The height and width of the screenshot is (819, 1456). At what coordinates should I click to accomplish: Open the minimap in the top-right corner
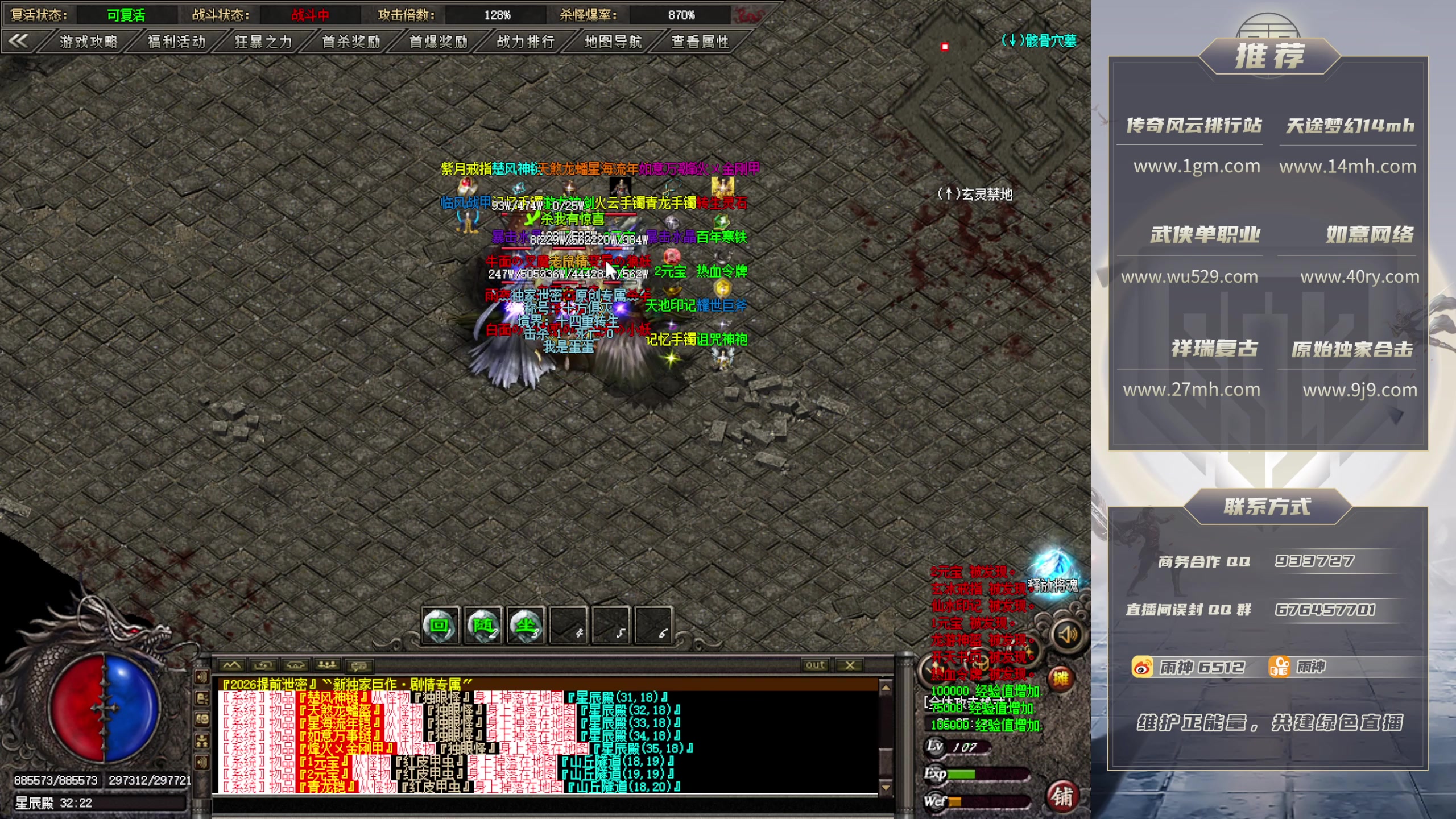coord(990,85)
